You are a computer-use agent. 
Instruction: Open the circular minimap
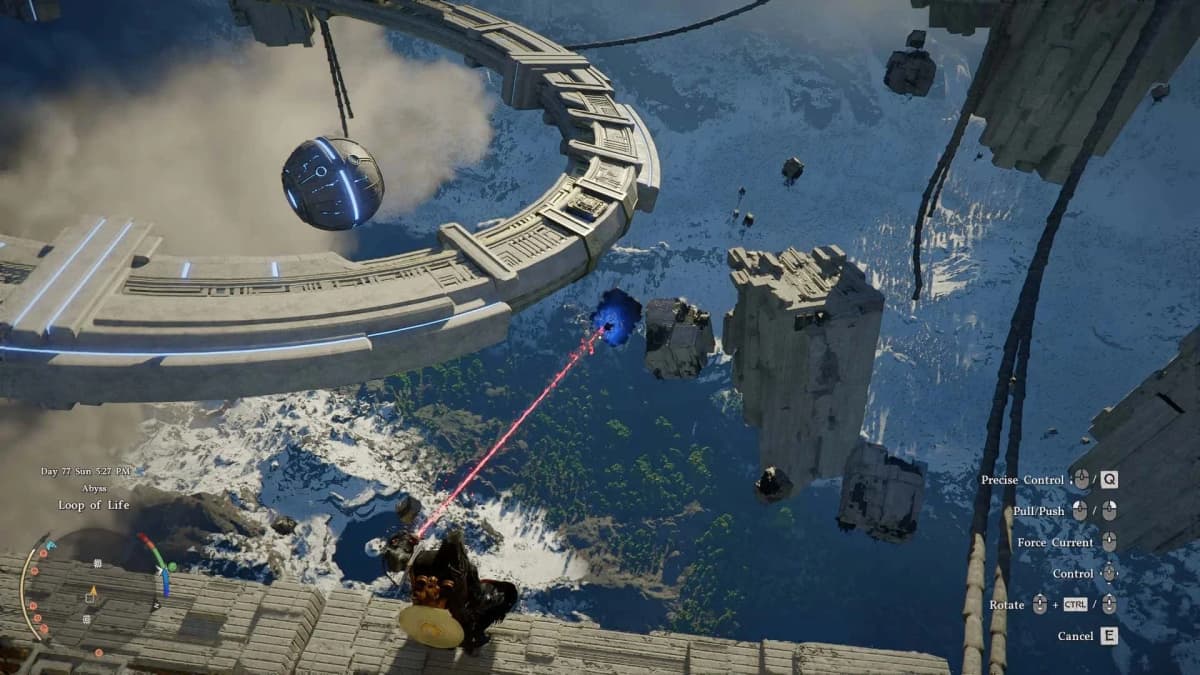click(93, 593)
